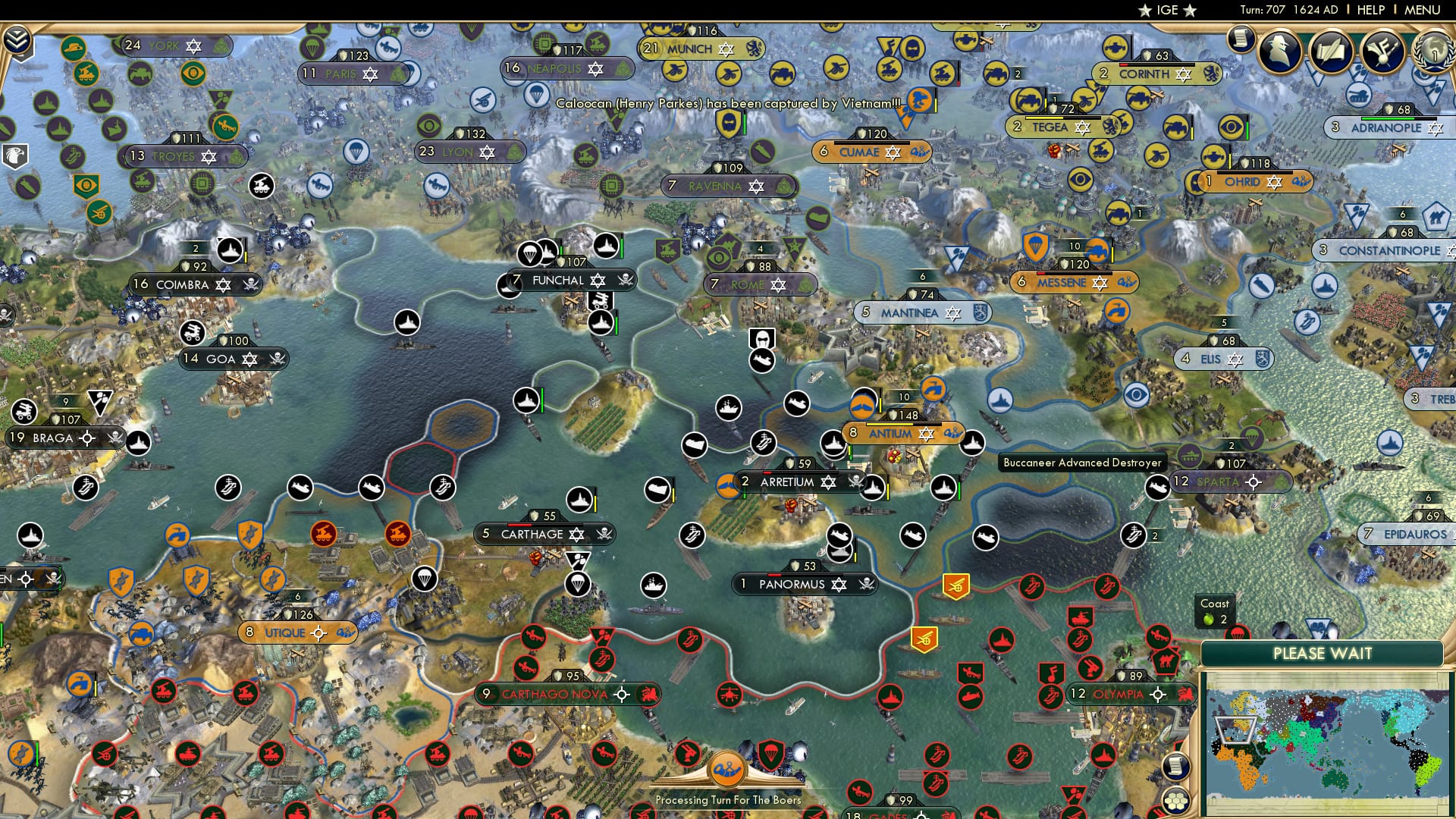
Task: Select the white eagle emblem marker on the left
Action: click(14, 155)
